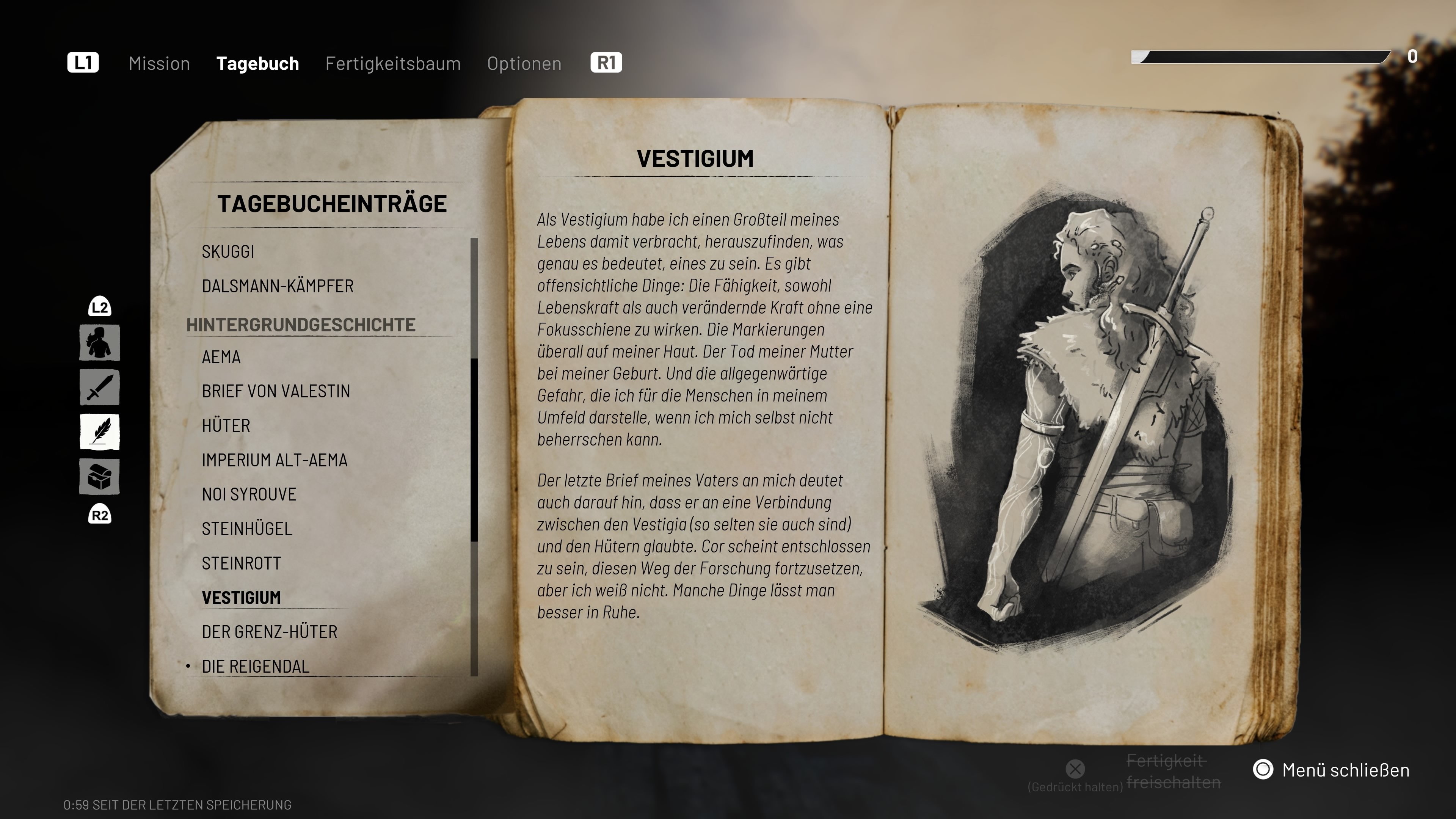Read the STEINROTT entry
This screenshot has width=1456, height=819.
pyautogui.click(x=242, y=563)
